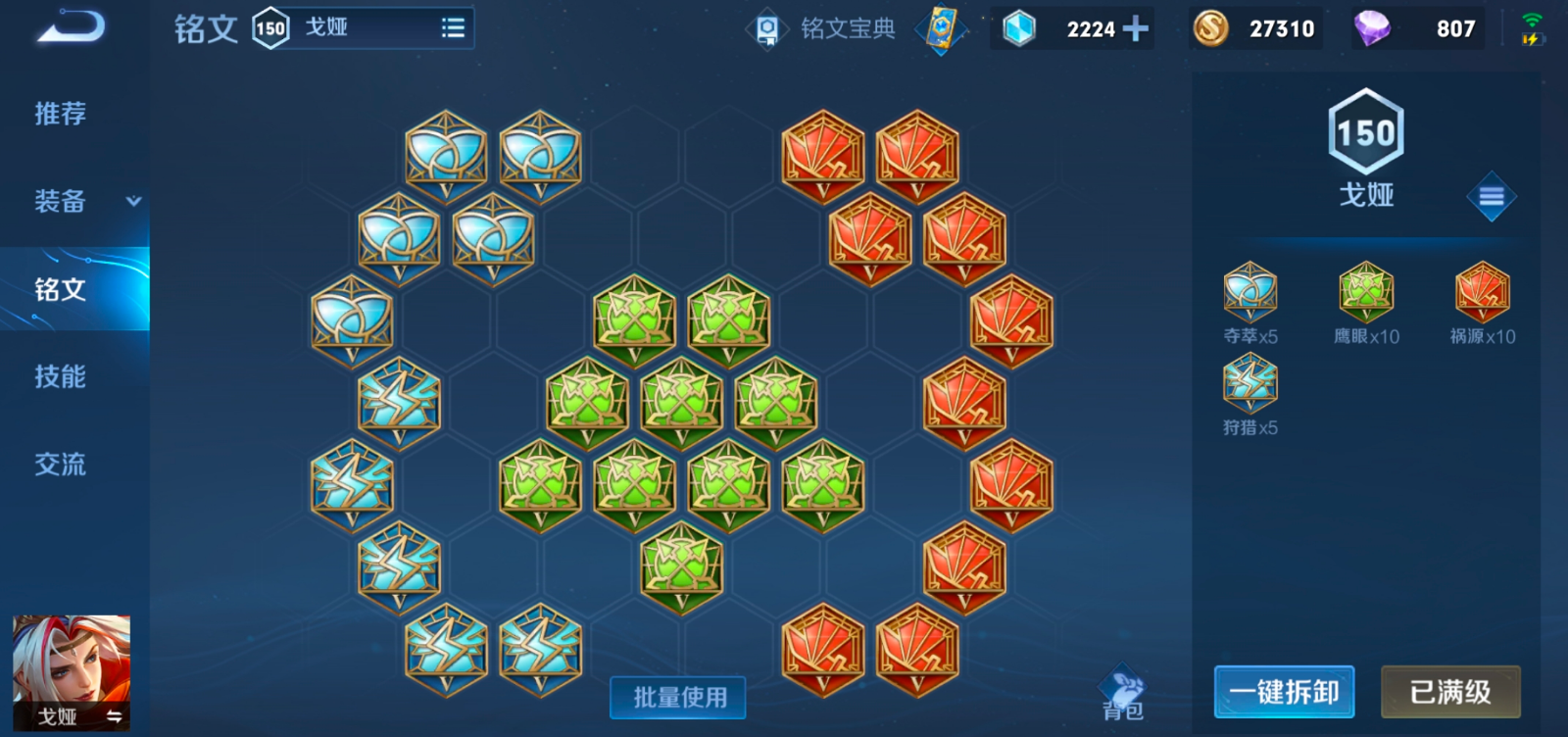Open the blue diamond menu beside 戈娅
Image resolution: width=1568 pixels, height=737 pixels.
[1491, 197]
